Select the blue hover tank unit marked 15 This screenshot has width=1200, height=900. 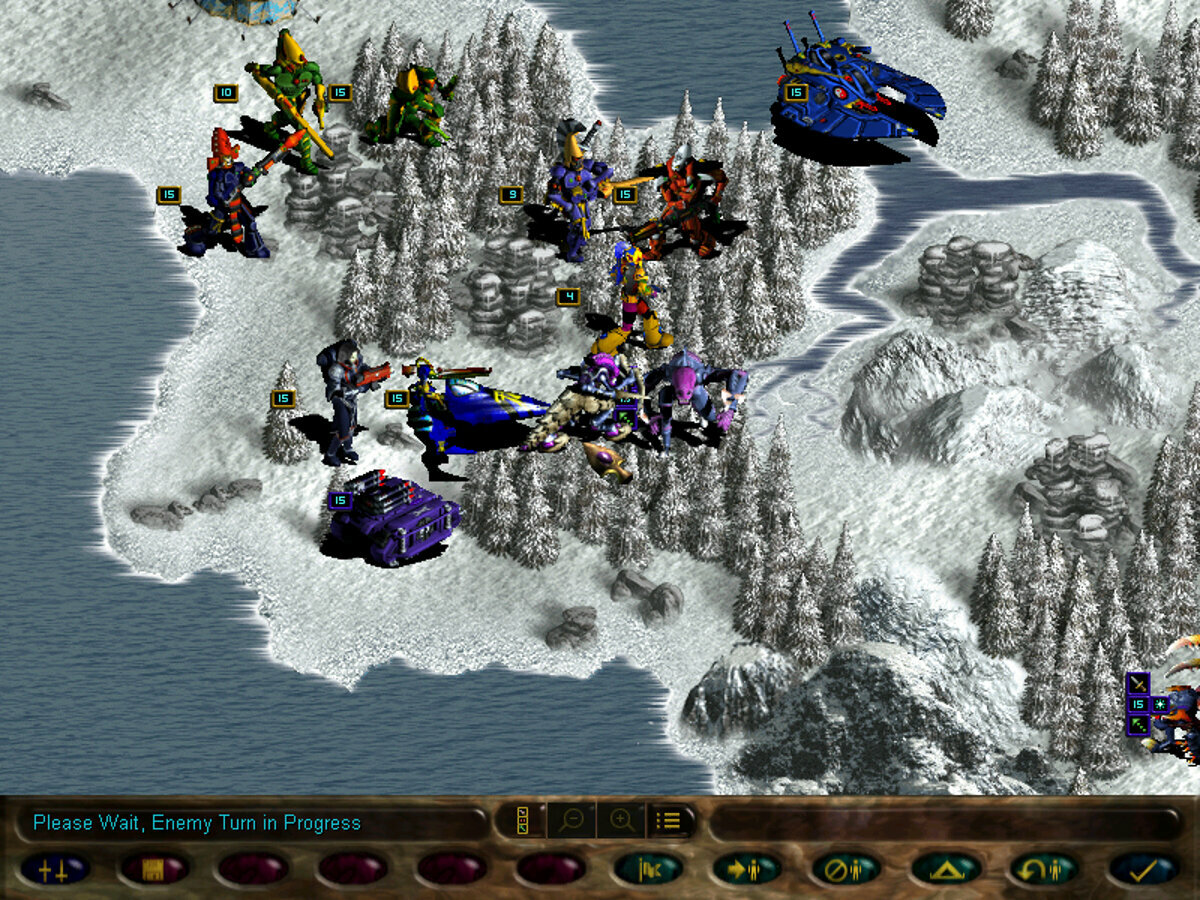pos(862,95)
